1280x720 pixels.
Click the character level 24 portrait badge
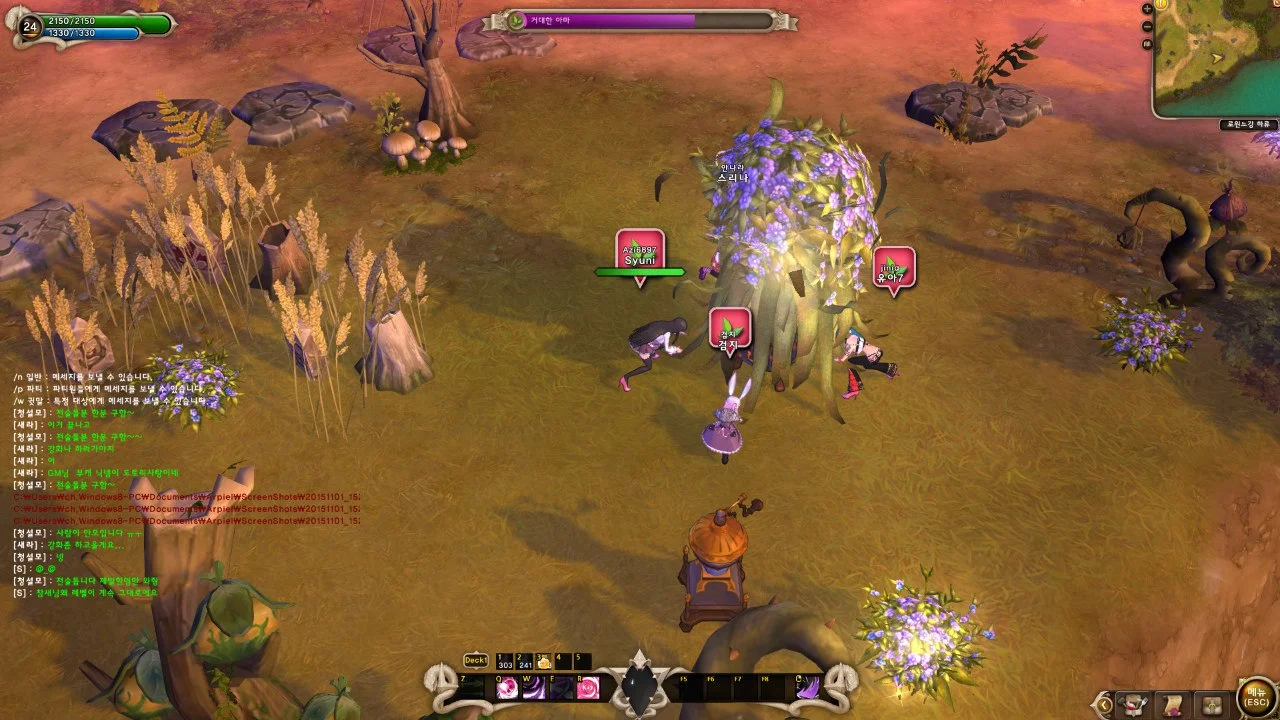pyautogui.click(x=29, y=26)
